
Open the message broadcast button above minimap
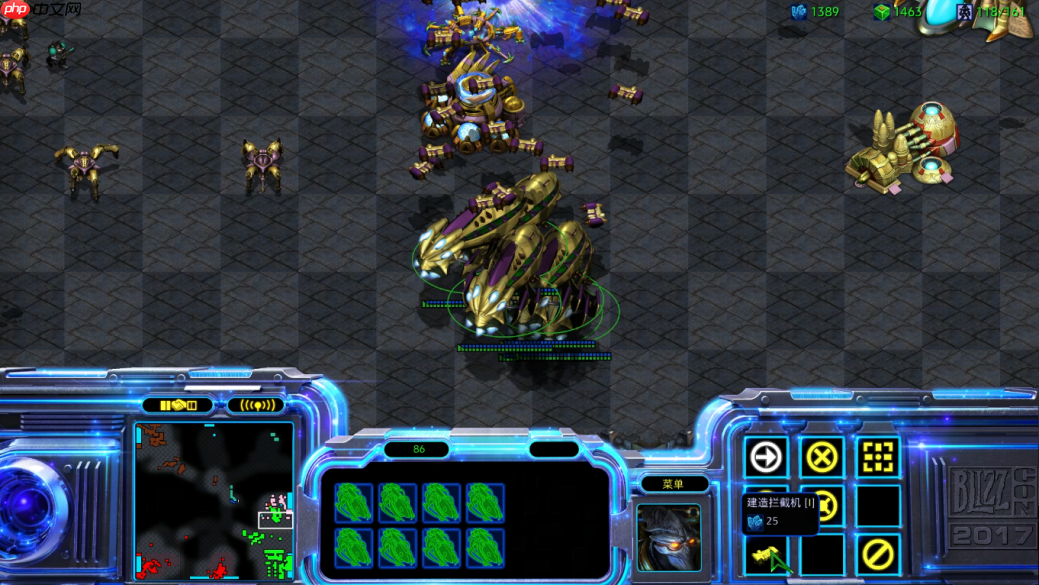[x=256, y=405]
